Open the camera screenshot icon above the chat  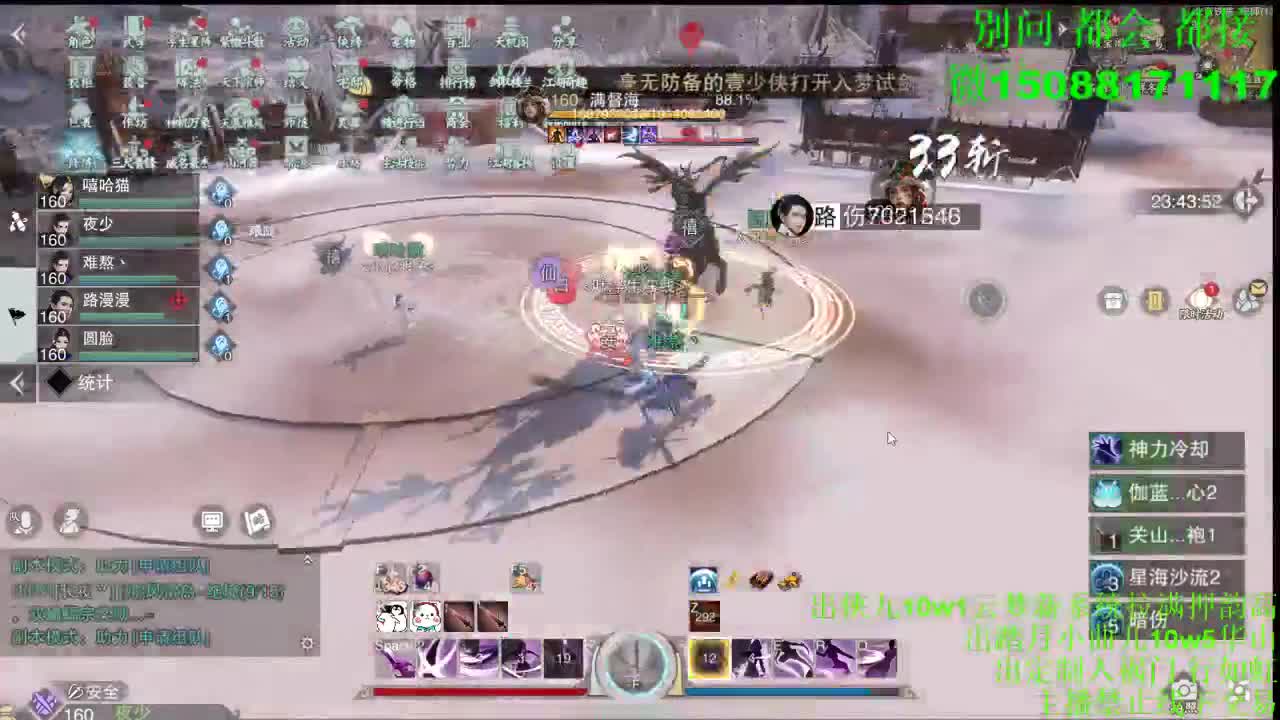[x=212, y=522]
